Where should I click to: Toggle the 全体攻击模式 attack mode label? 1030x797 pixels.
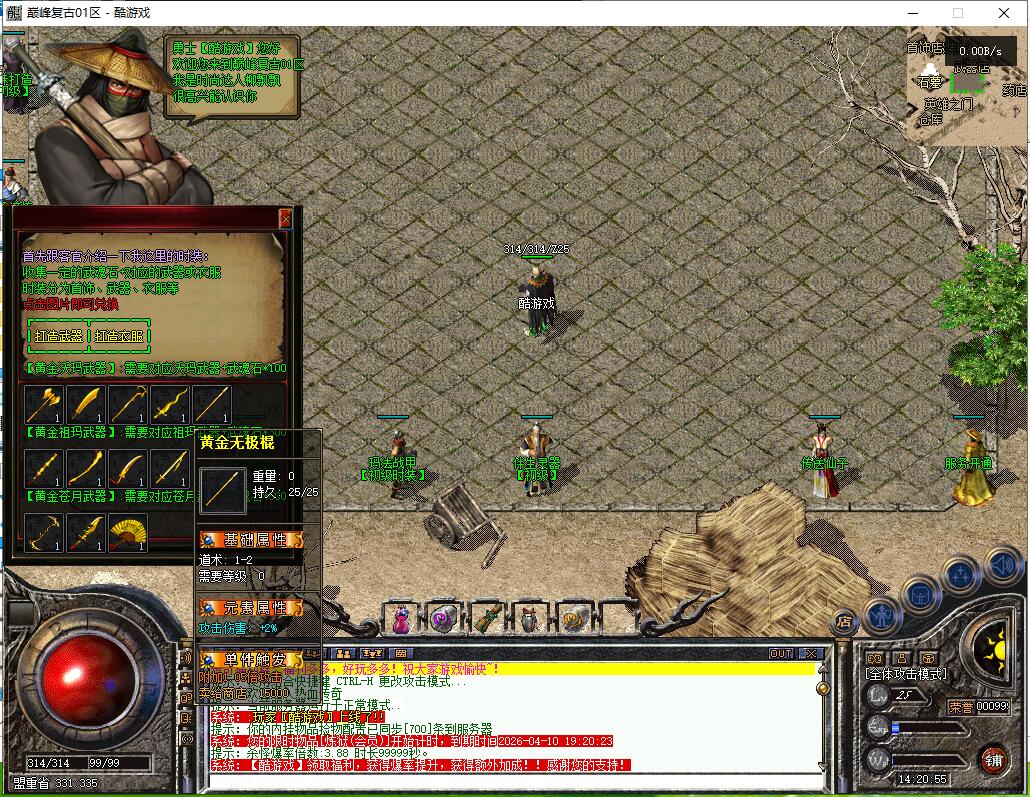click(906, 674)
